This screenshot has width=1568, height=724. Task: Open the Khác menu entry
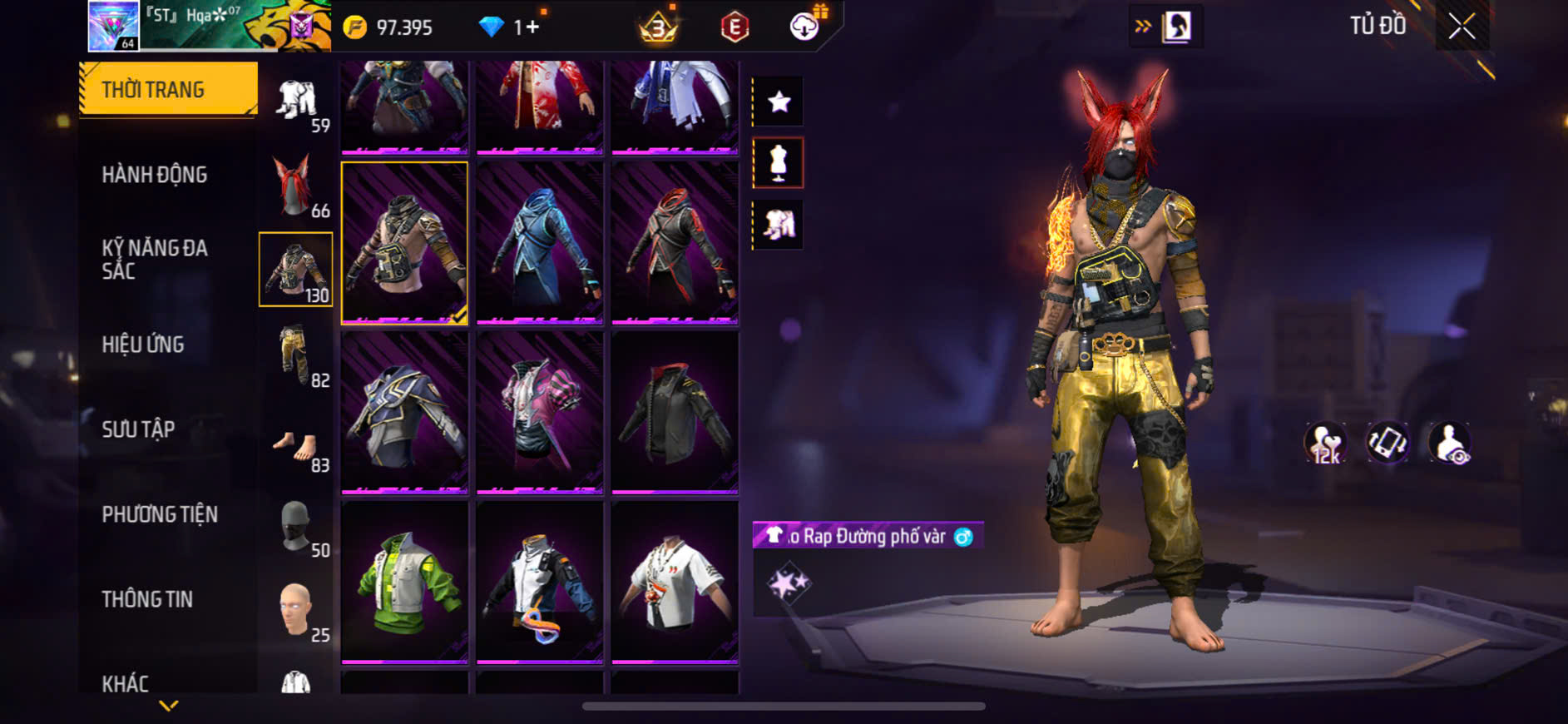[126, 683]
